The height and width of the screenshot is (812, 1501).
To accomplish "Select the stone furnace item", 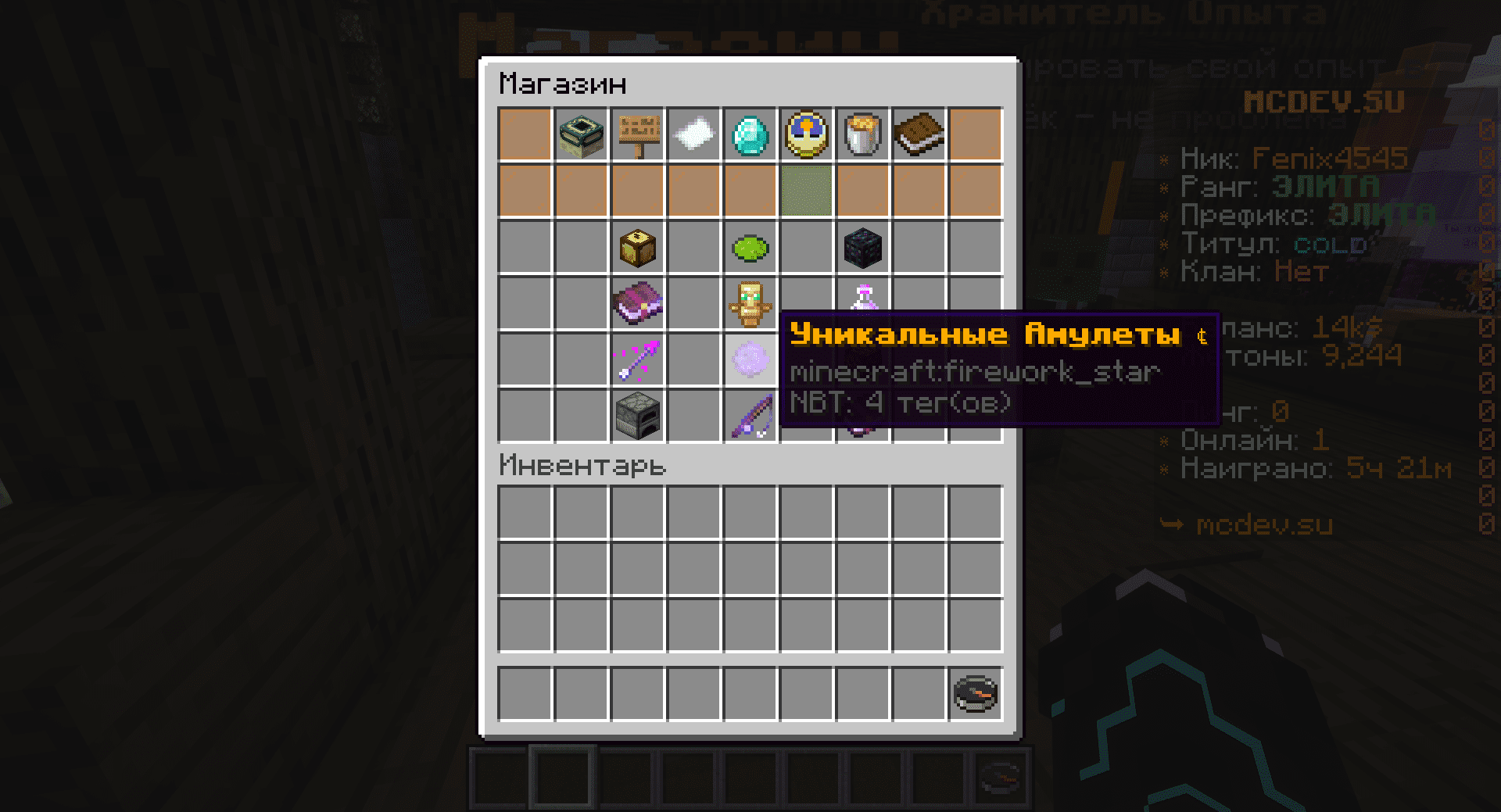I will tap(638, 416).
